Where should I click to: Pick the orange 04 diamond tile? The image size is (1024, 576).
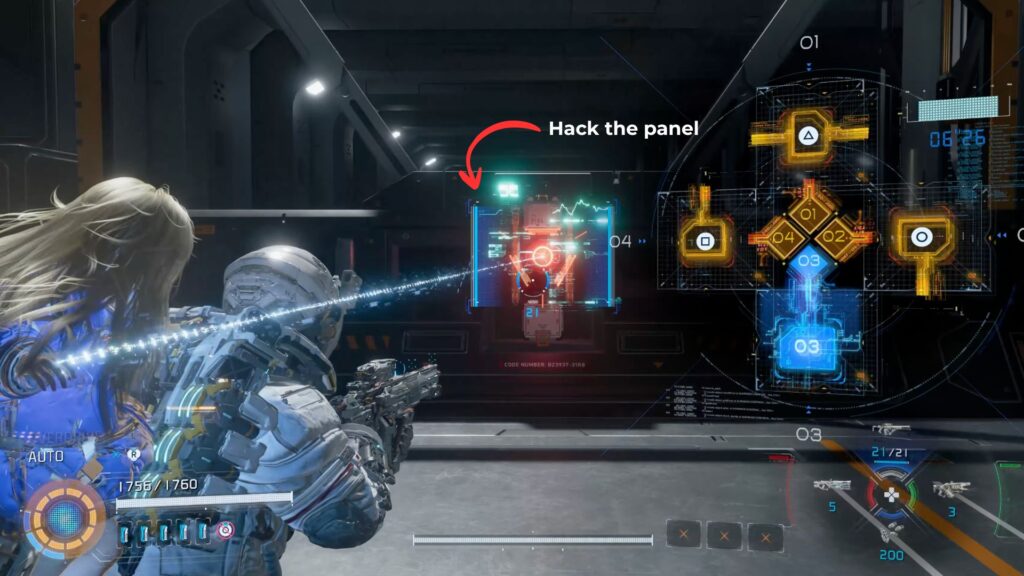click(782, 238)
